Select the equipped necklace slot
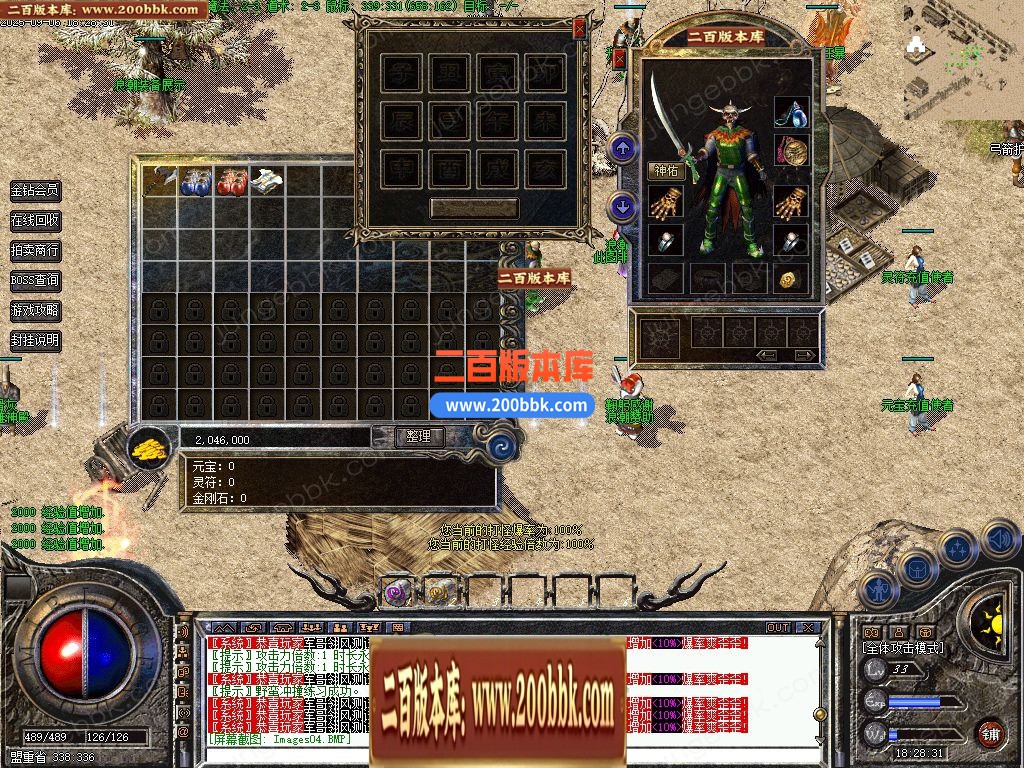The width and height of the screenshot is (1024, 768). coord(791,113)
